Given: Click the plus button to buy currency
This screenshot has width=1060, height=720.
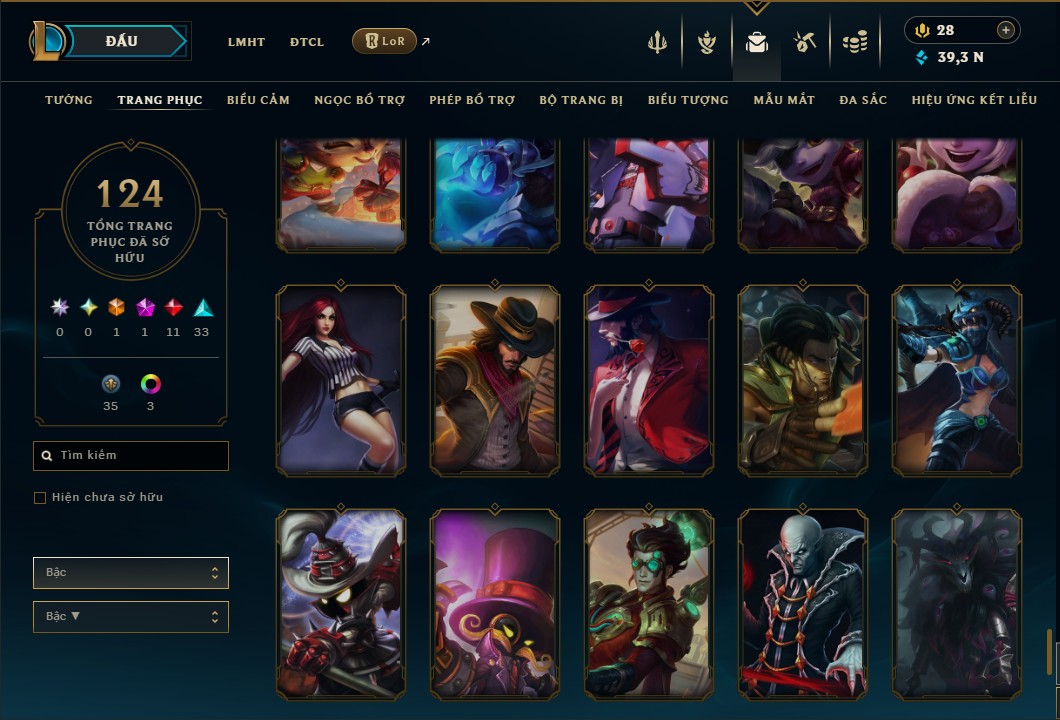Looking at the screenshot, I should (x=1006, y=30).
